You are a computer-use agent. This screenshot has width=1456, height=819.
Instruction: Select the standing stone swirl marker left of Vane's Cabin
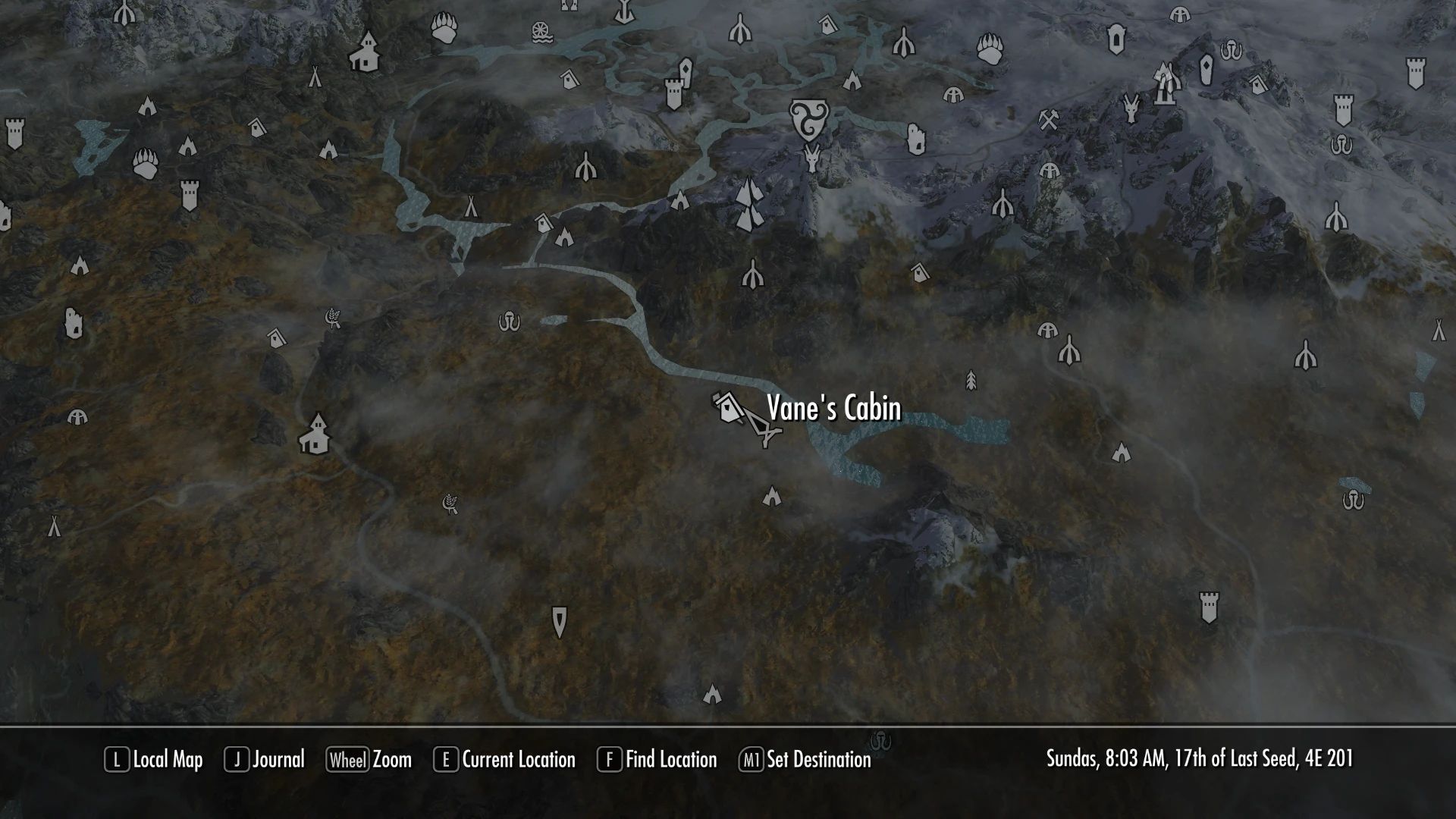pyautogui.click(x=508, y=322)
